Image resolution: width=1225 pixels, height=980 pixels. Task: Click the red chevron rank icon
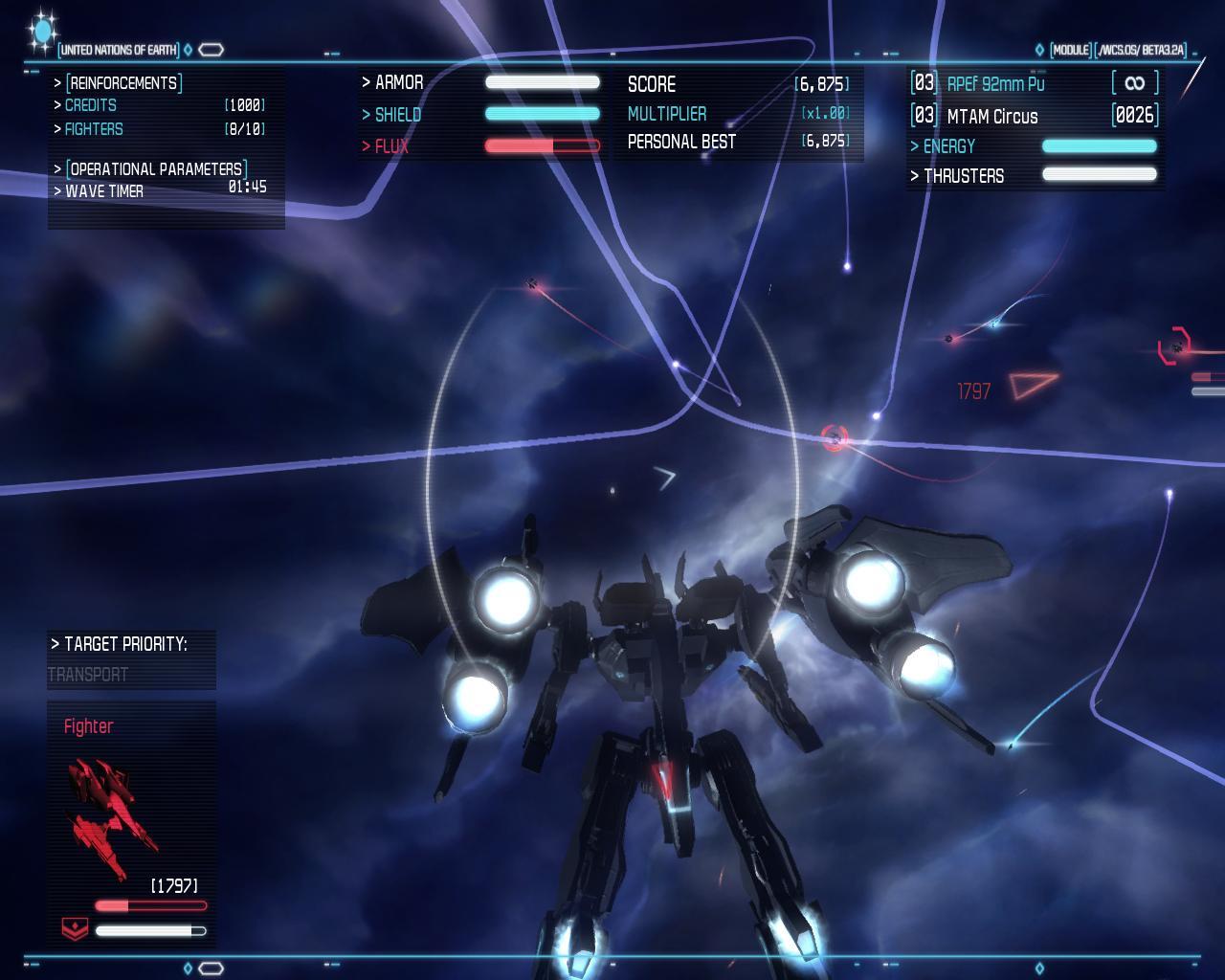(x=74, y=928)
